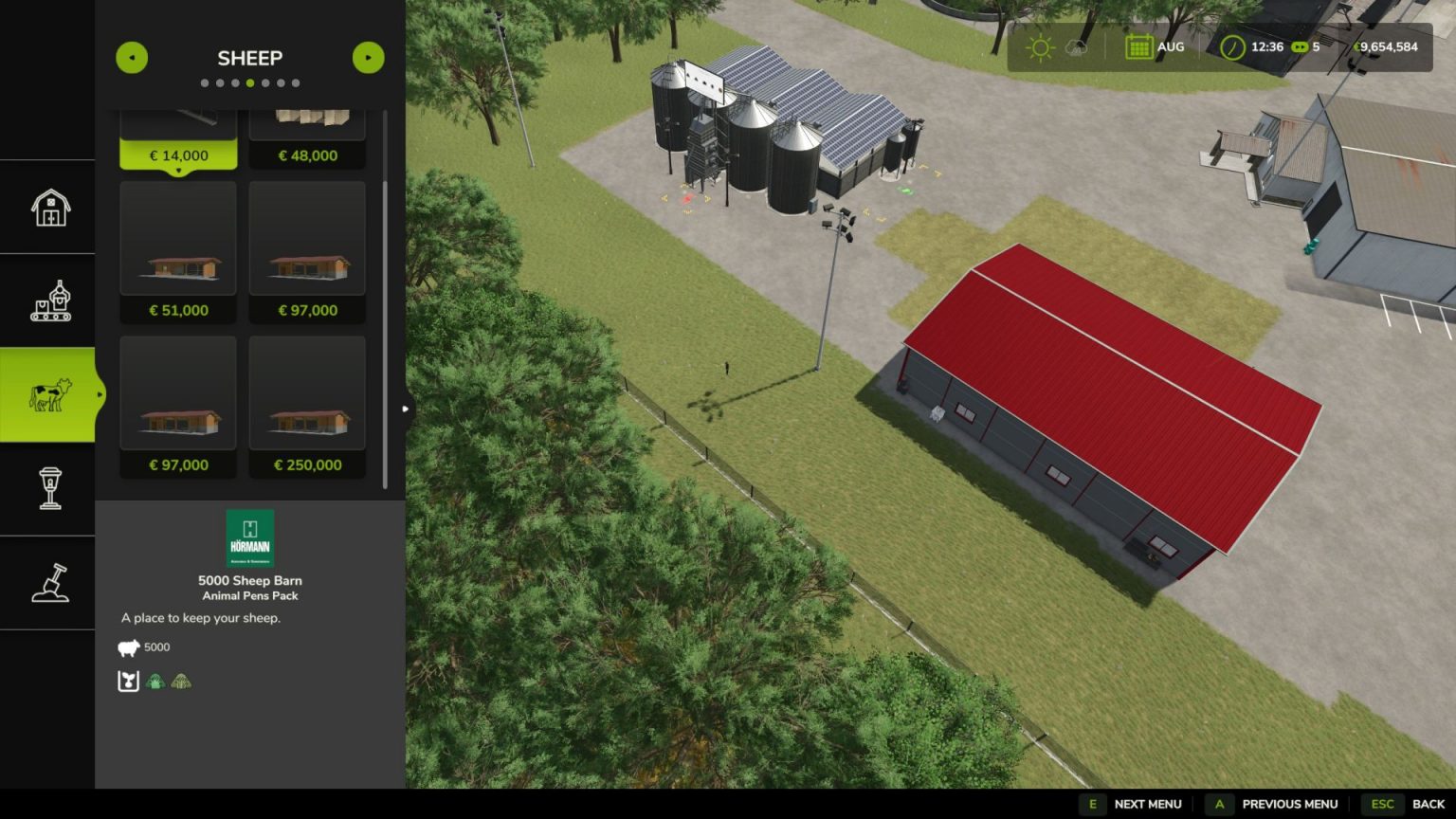
Task: Select the fourth pagination dot under SHEEP
Action: coord(249,82)
